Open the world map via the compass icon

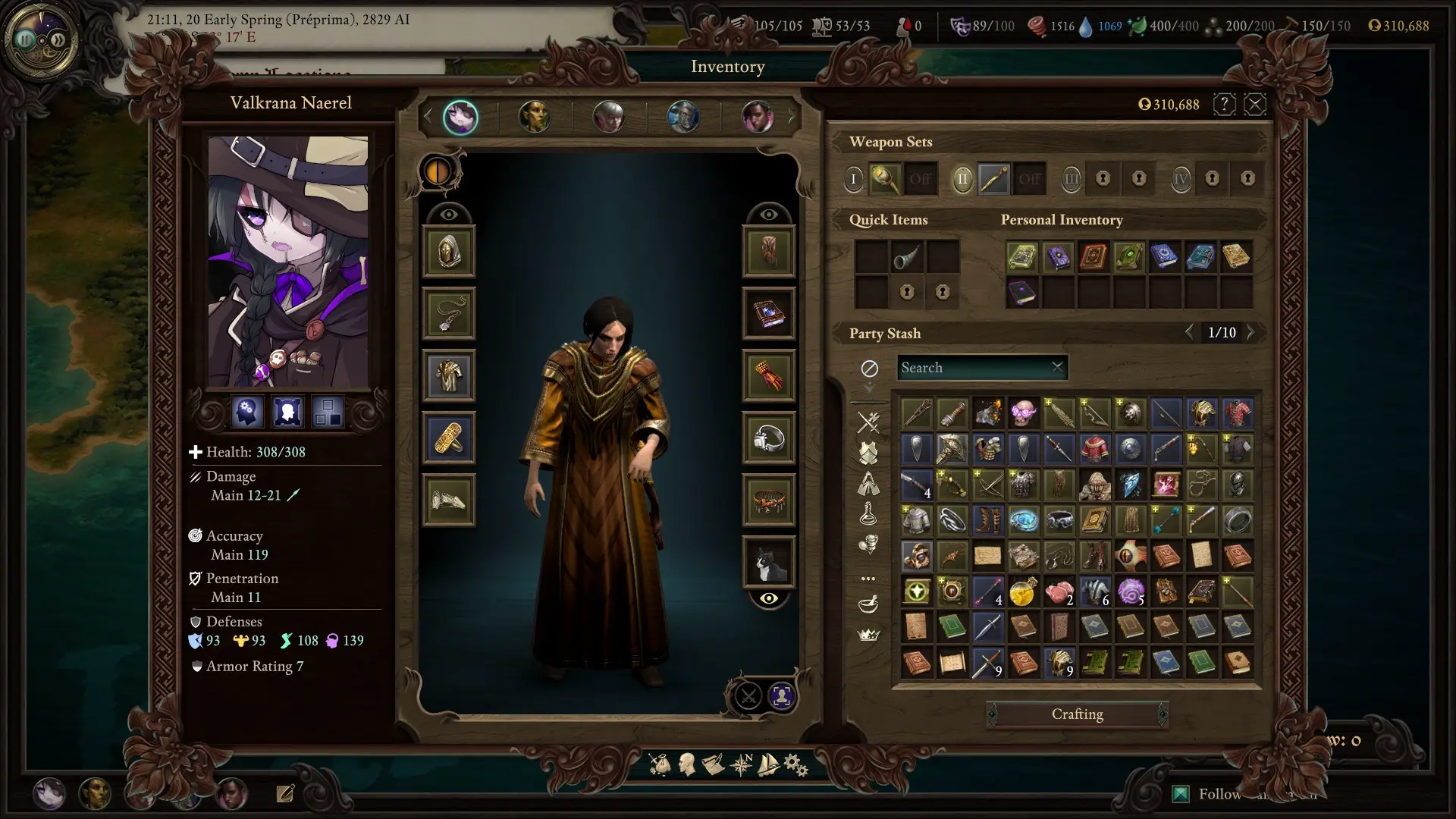[x=739, y=765]
